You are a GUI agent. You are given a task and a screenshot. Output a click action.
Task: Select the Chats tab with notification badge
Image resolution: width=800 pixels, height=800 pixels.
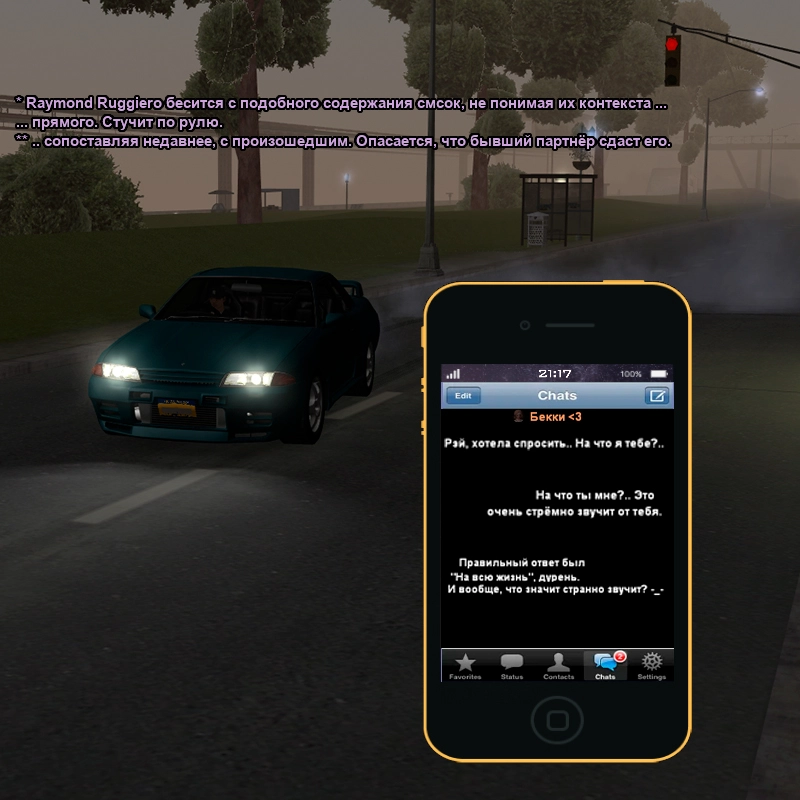coord(605,665)
